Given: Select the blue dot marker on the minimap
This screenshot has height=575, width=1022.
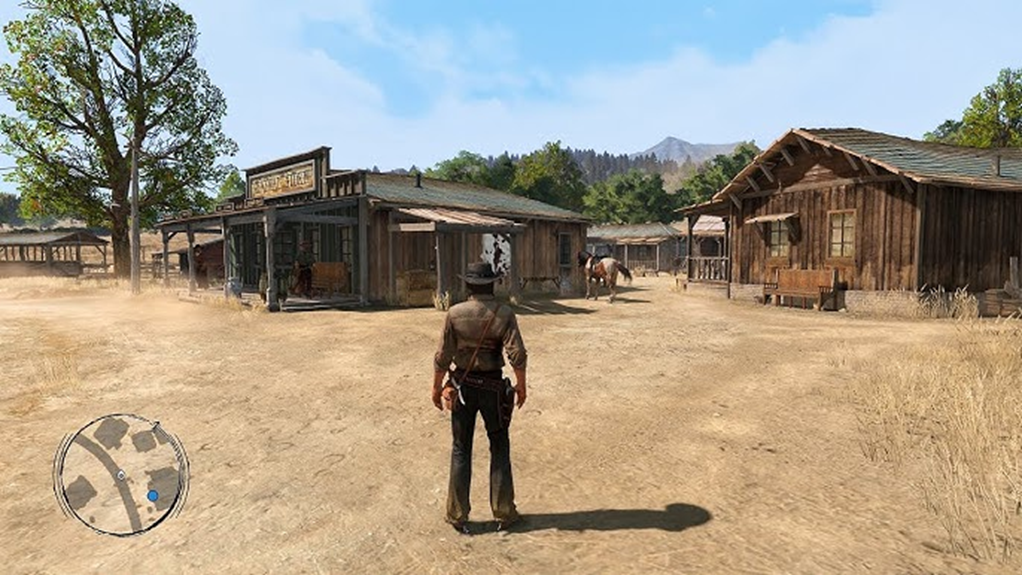Looking at the screenshot, I should coord(152,495).
